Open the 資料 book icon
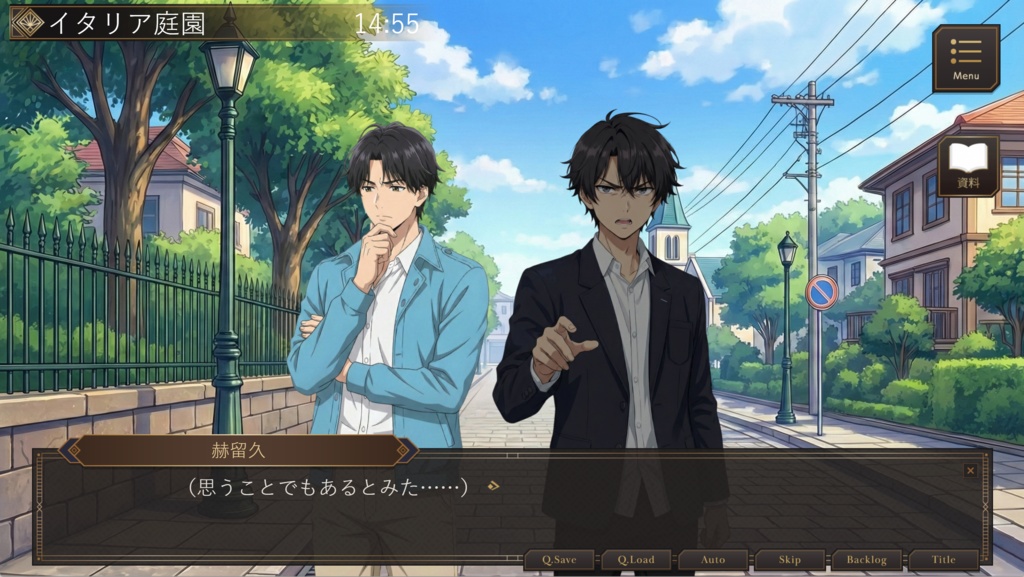 pos(968,165)
